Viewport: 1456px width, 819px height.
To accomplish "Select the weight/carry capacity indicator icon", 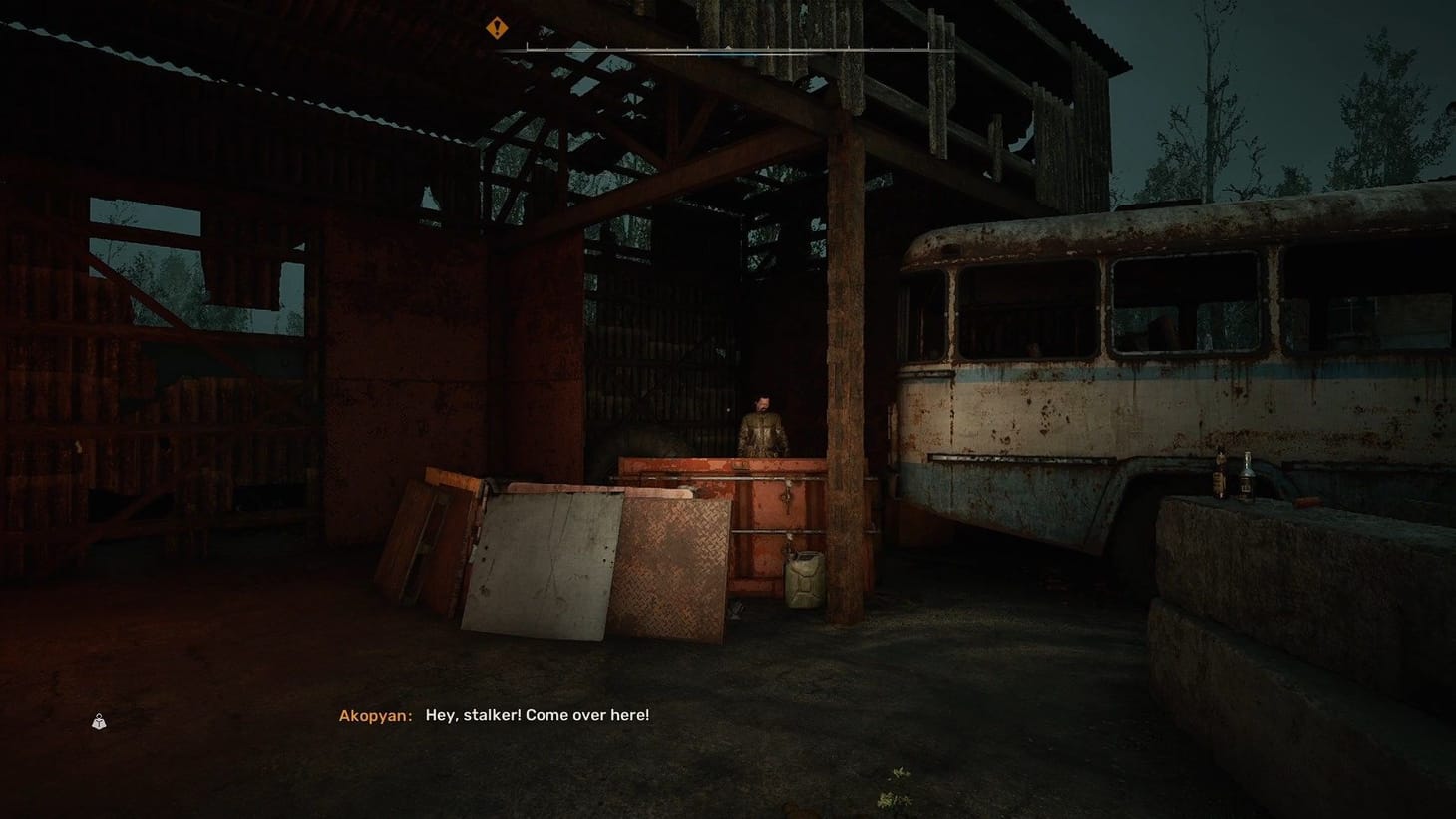I will click(100, 721).
